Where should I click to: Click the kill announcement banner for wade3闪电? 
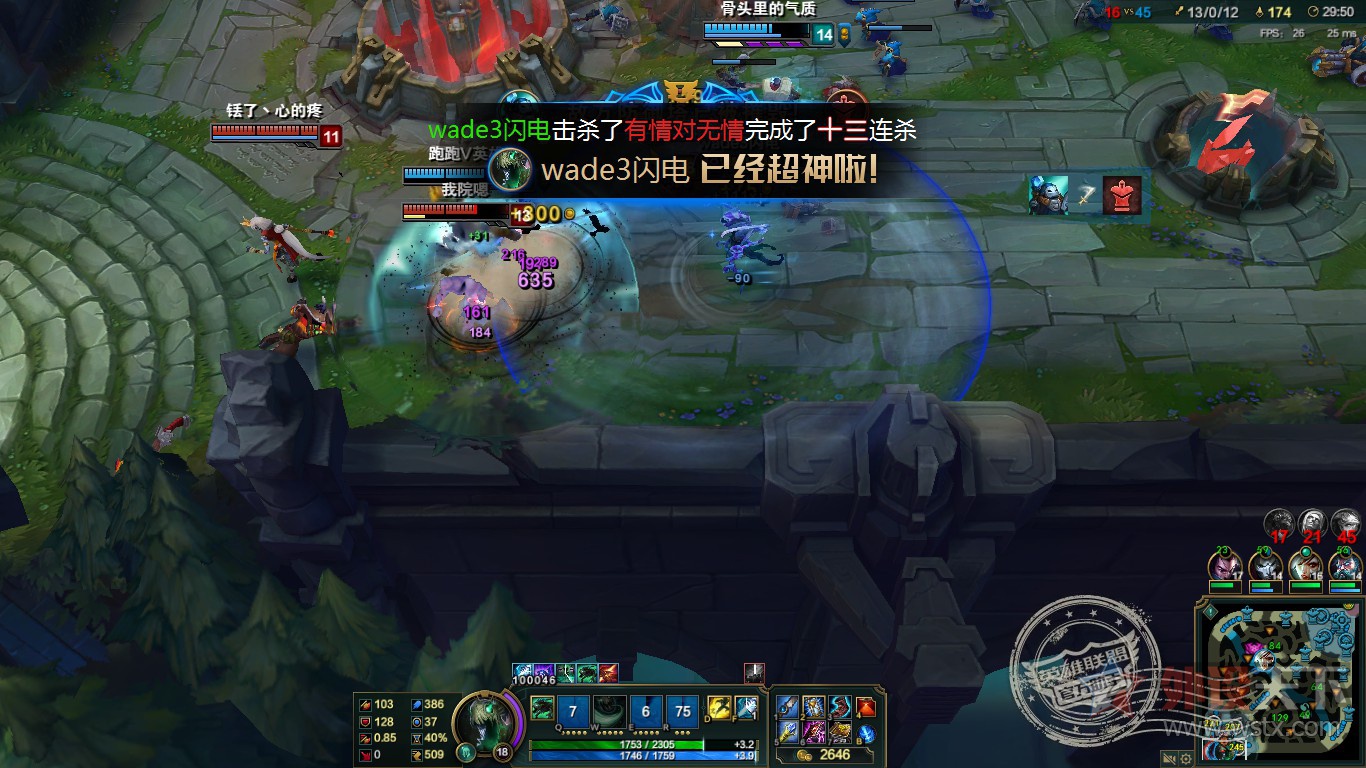[675, 130]
